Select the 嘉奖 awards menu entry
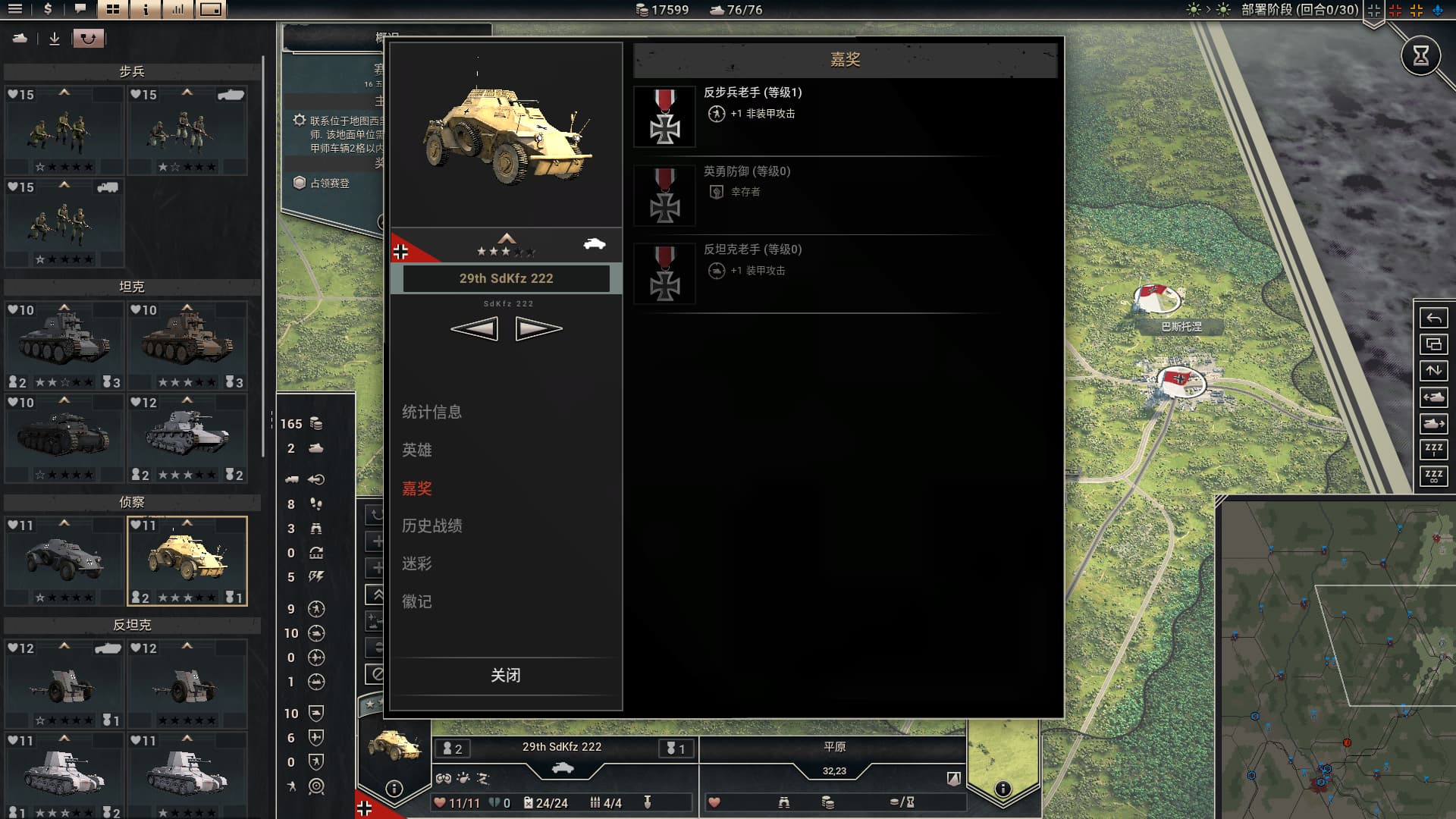The image size is (1456, 819). point(417,488)
